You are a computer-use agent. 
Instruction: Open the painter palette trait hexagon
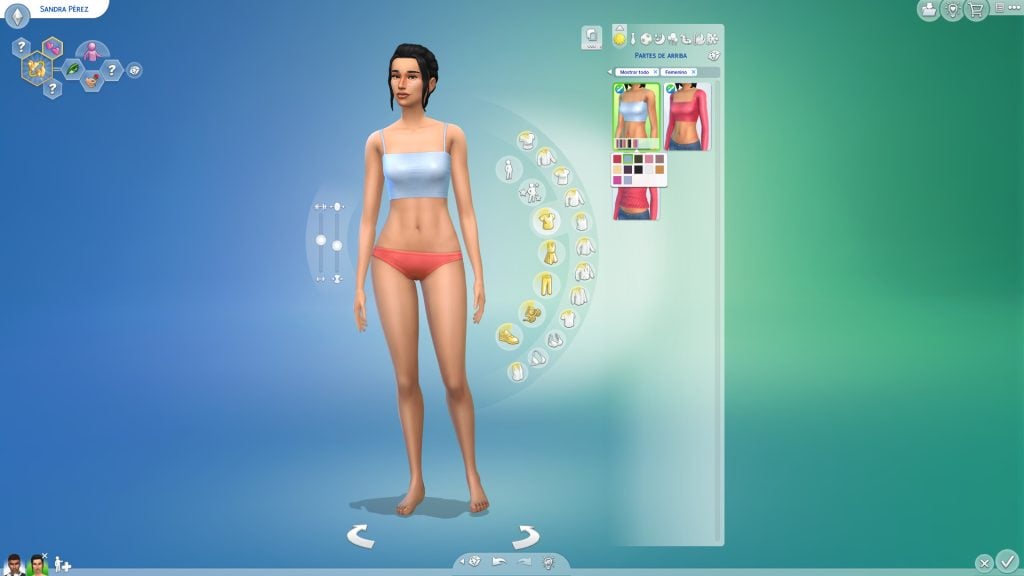(91, 80)
